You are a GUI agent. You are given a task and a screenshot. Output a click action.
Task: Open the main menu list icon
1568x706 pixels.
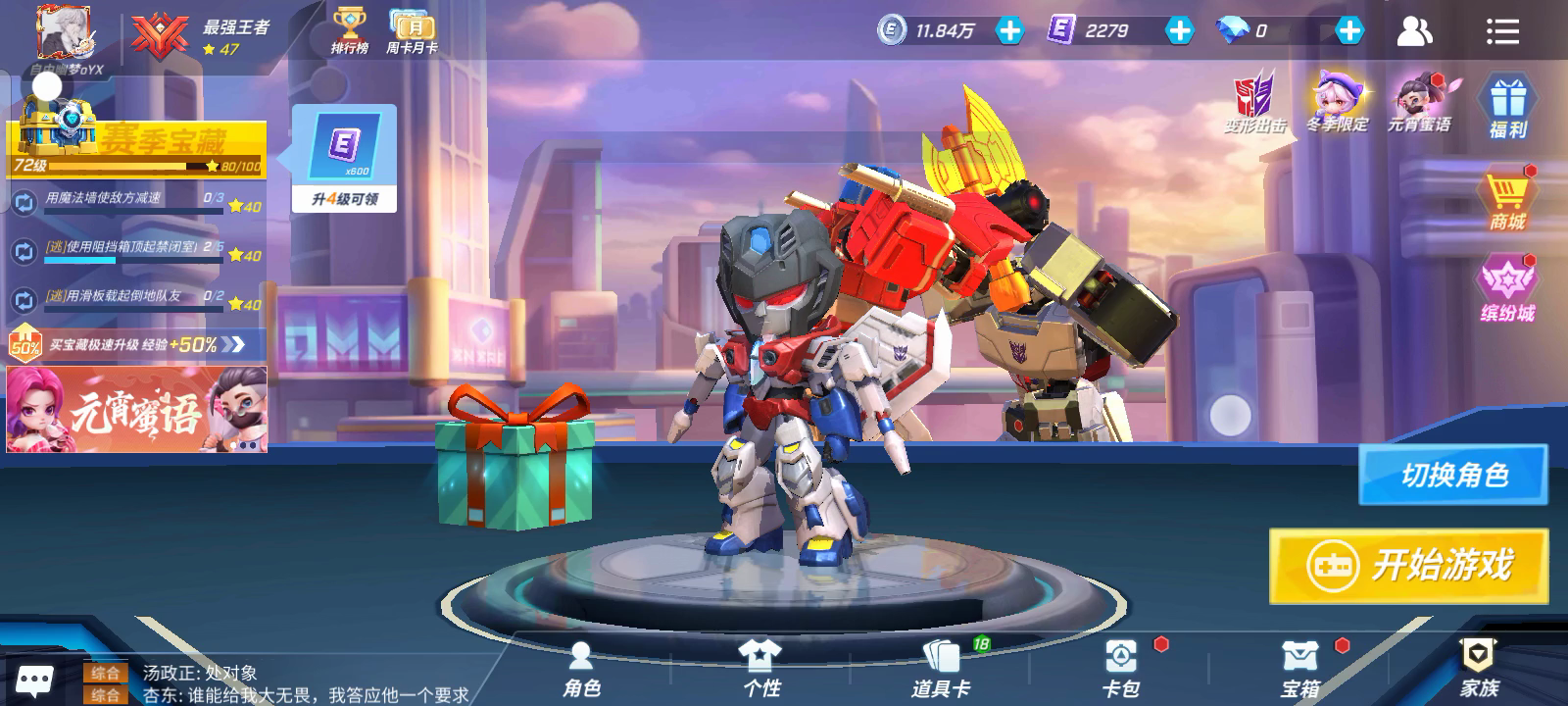point(1502,31)
